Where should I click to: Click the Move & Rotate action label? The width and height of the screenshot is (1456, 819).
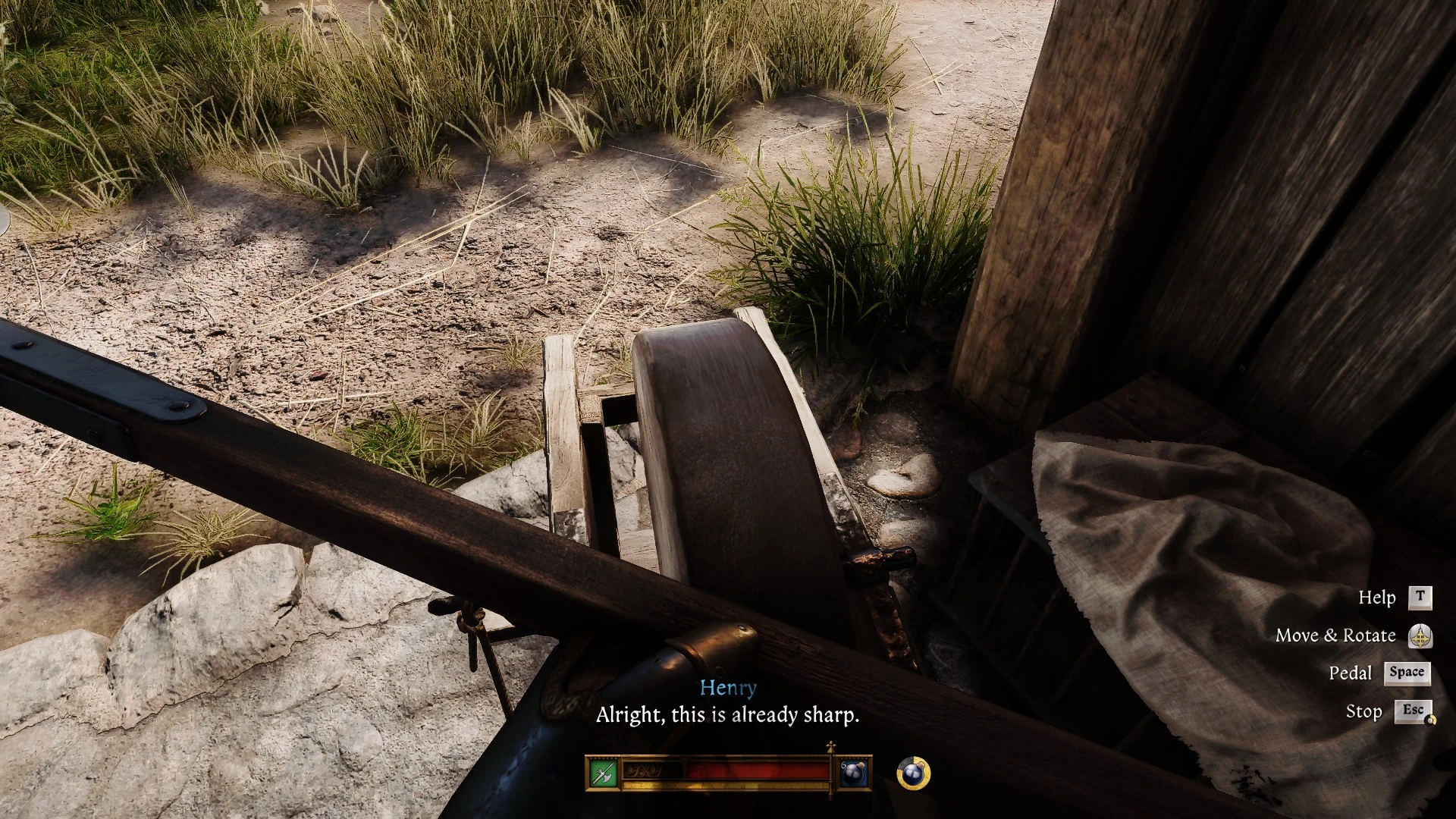click(1337, 635)
